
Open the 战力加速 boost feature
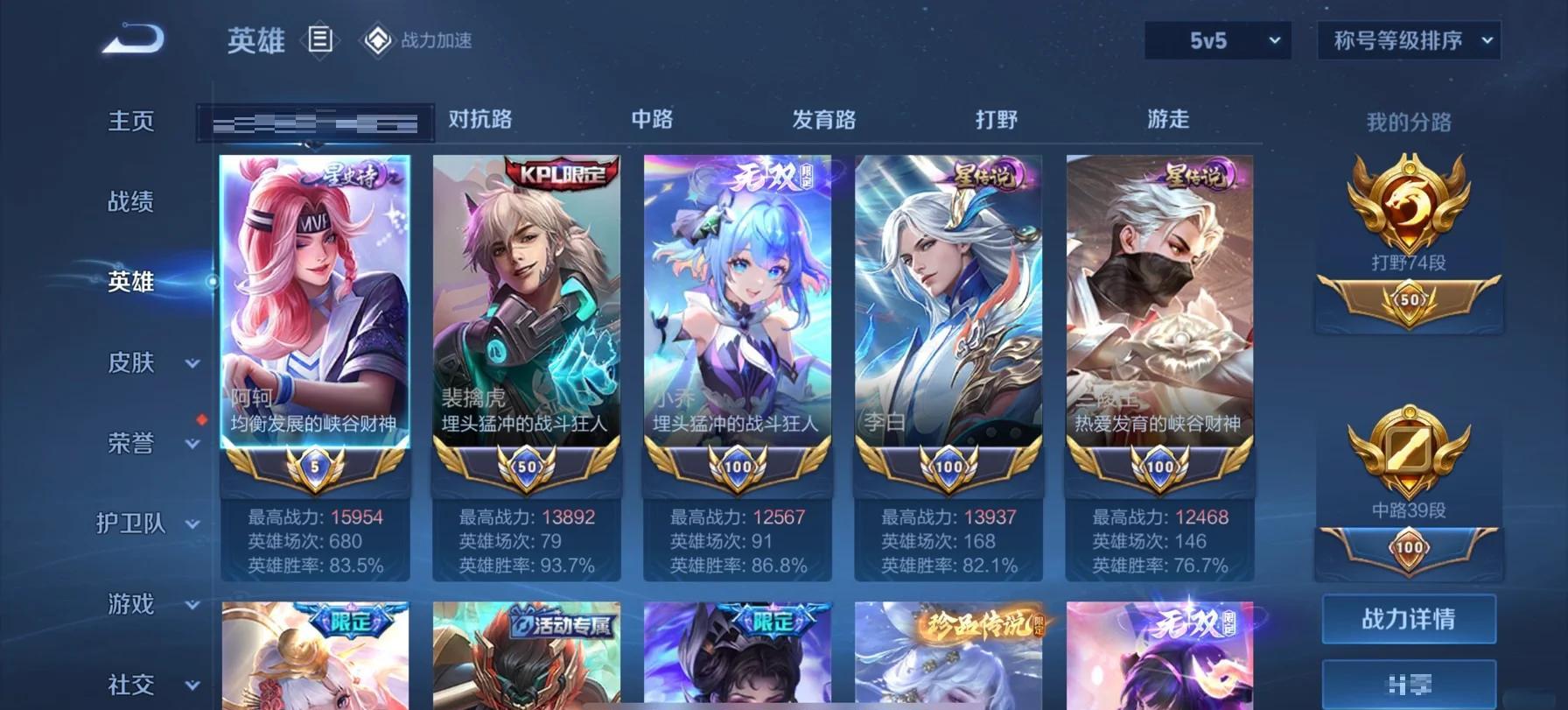pos(413,40)
